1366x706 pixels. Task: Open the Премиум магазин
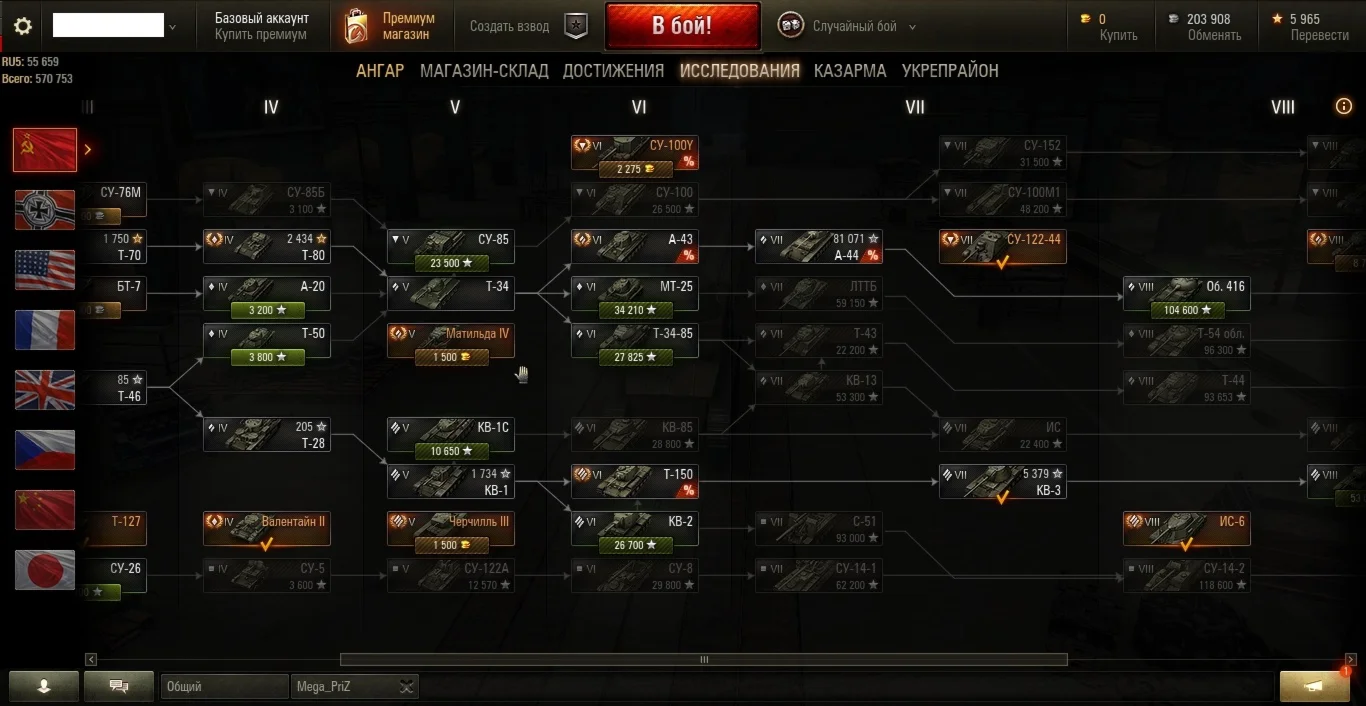(x=390, y=27)
